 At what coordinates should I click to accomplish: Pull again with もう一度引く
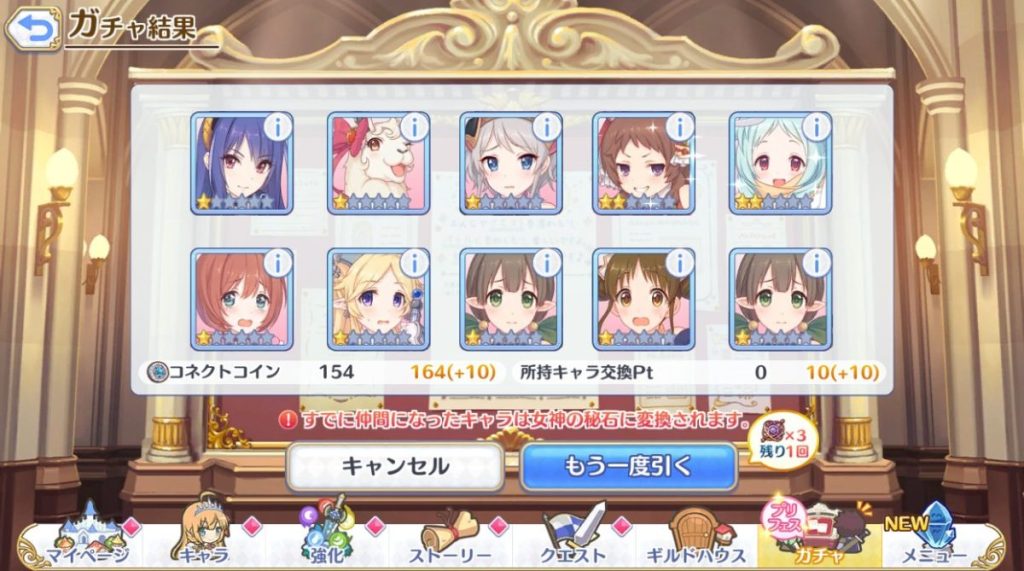click(x=629, y=466)
